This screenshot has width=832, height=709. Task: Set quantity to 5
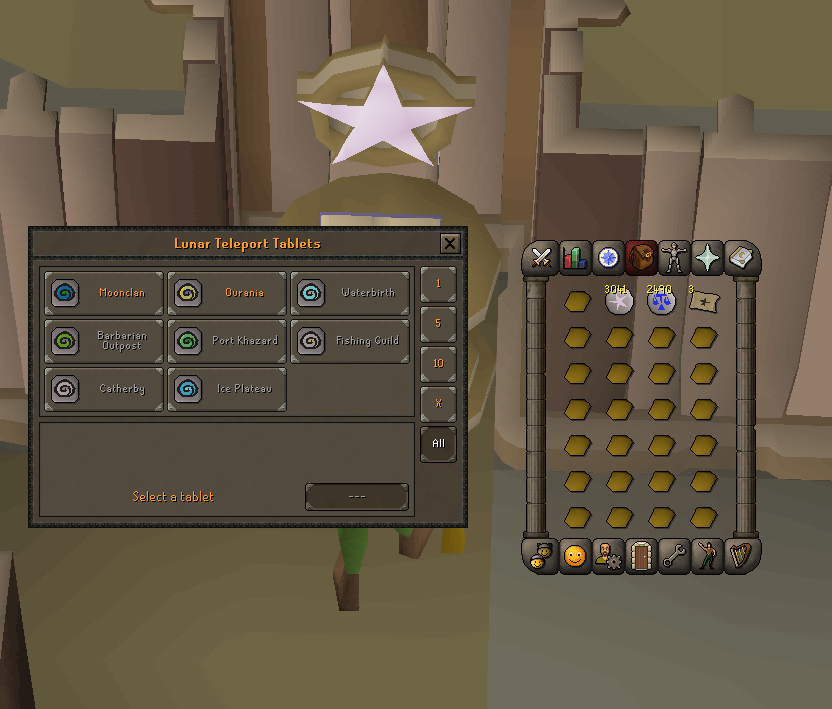[x=438, y=324]
